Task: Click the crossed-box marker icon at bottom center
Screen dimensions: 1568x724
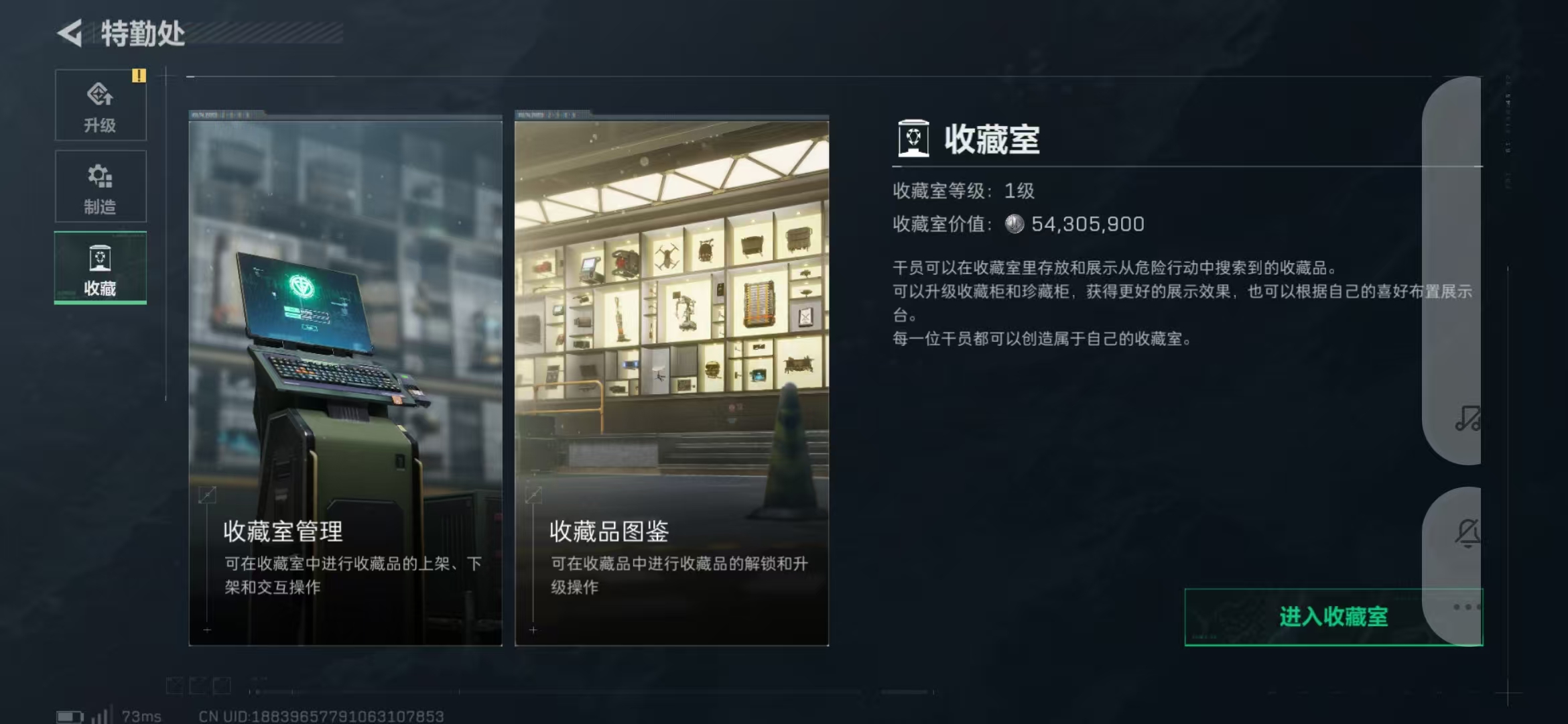Action: 174,684
